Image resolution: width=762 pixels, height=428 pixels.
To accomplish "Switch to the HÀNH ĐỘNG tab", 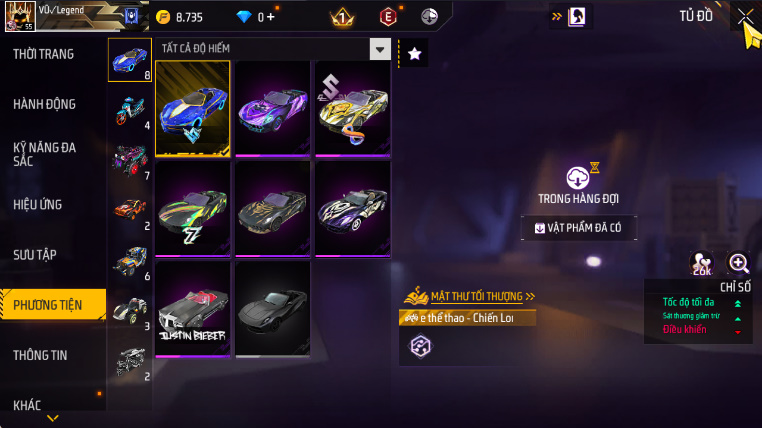I will point(44,104).
